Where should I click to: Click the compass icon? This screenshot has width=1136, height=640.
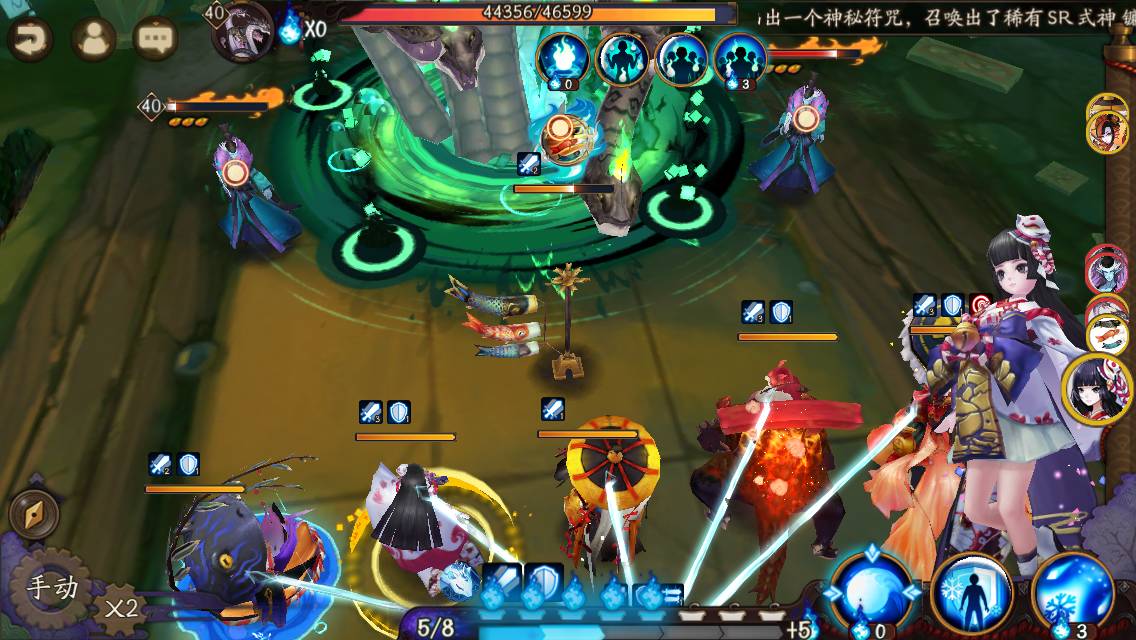(33, 515)
